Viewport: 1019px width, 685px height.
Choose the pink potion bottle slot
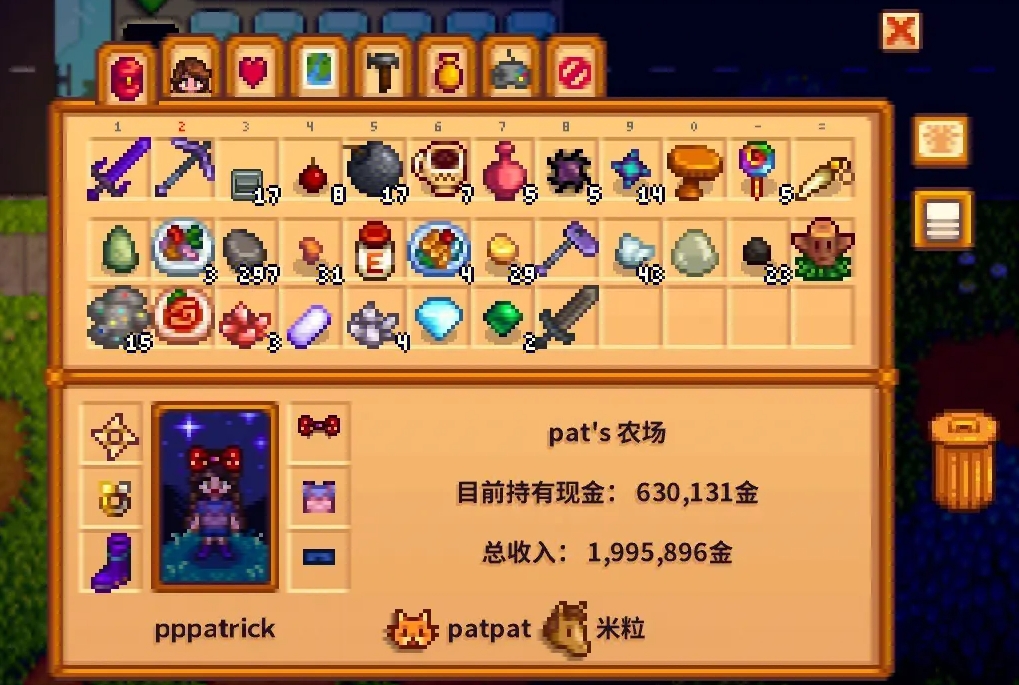pyautogui.click(x=503, y=168)
